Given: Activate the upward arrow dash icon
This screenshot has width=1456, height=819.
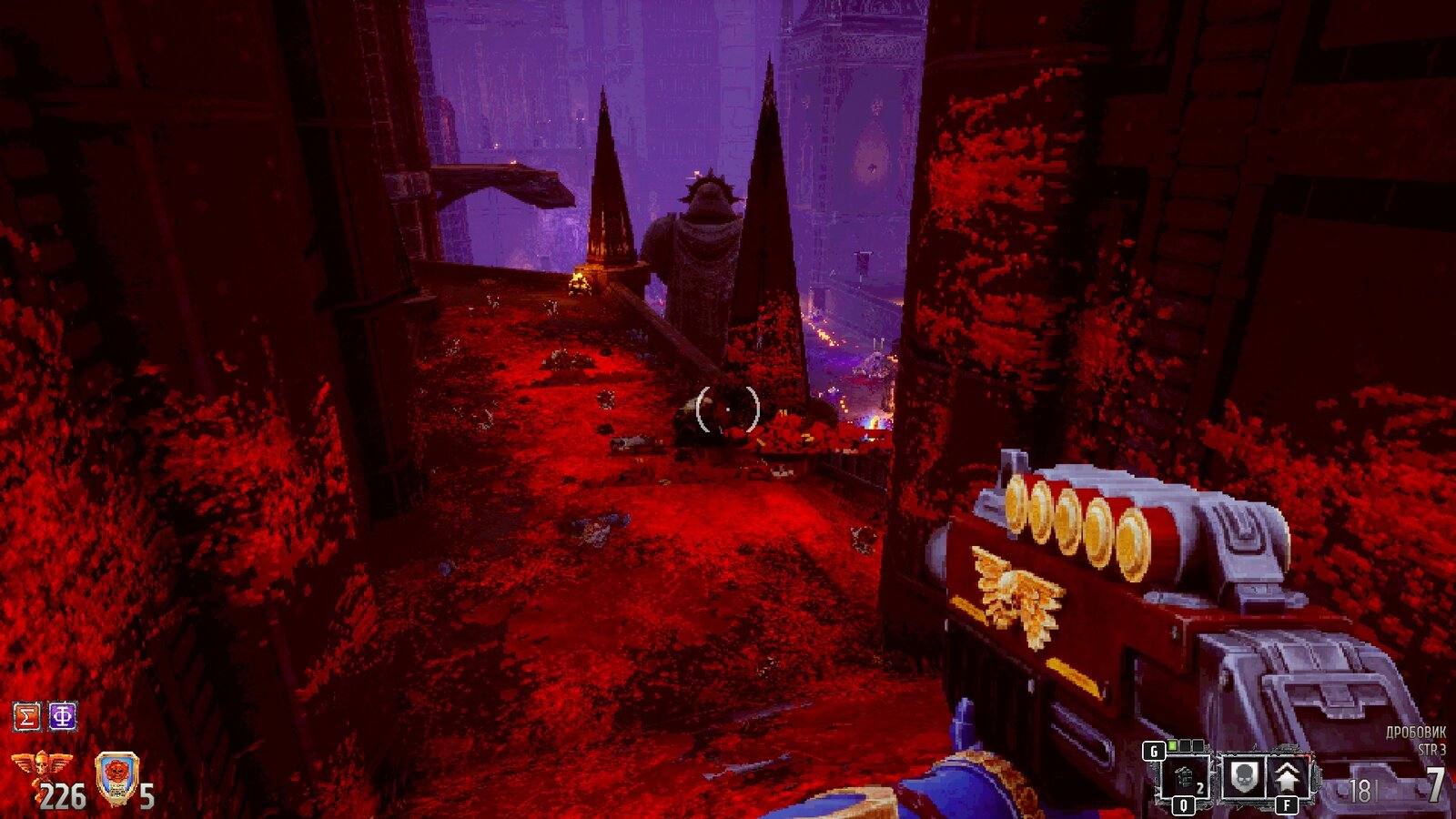Looking at the screenshot, I should pos(1287,775).
